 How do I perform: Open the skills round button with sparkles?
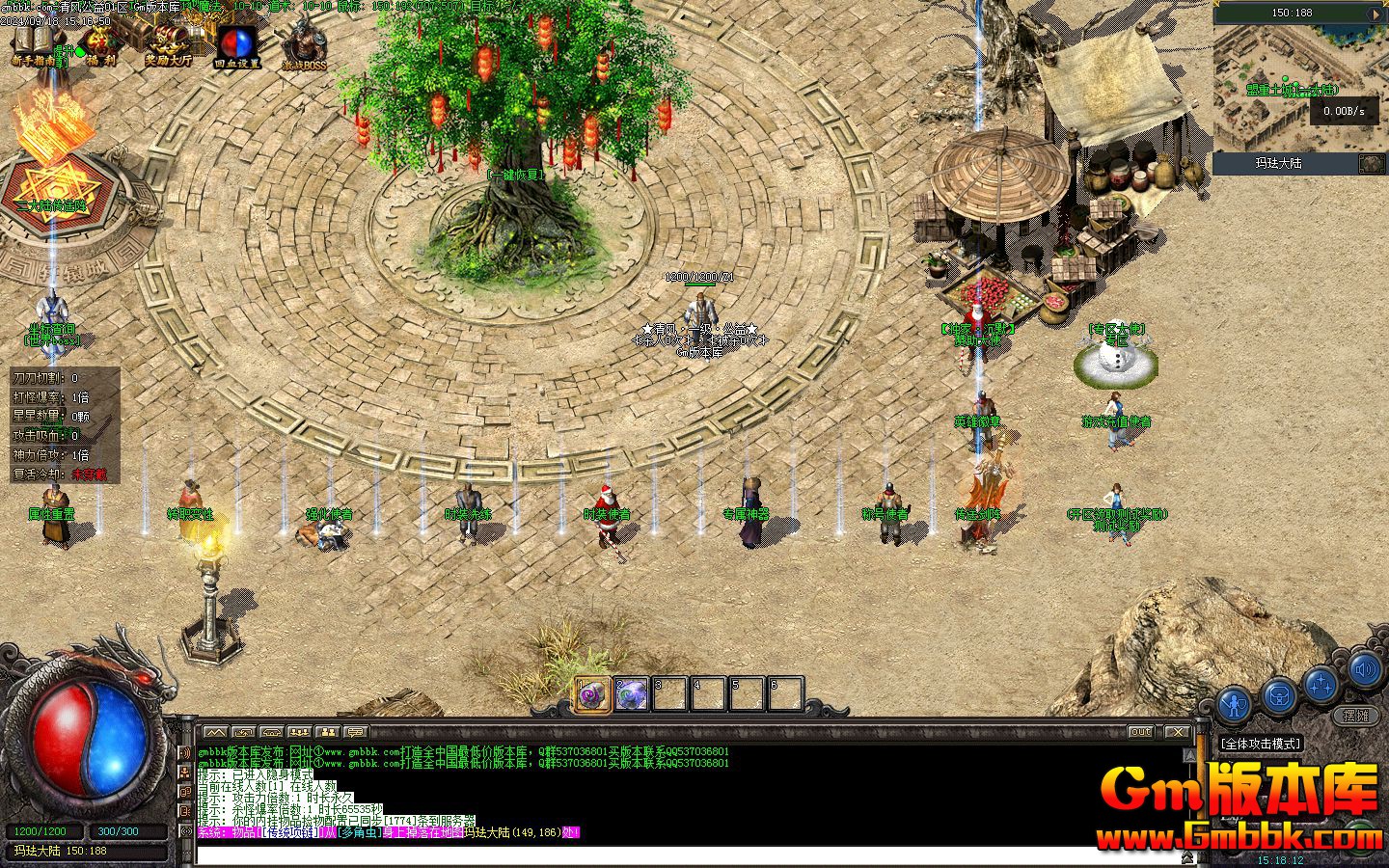click(x=1321, y=683)
